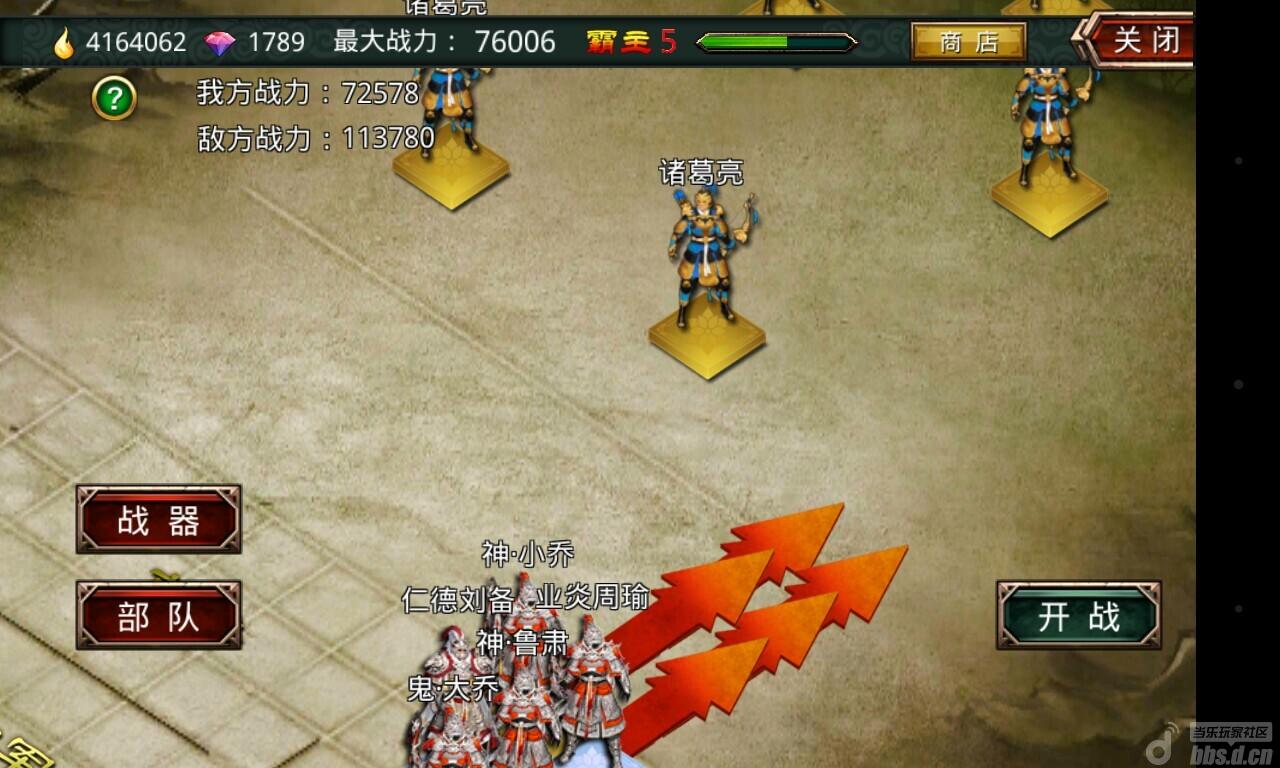The height and width of the screenshot is (768, 1280).
Task: Open the 战器 war equipment menu
Action: [x=159, y=520]
